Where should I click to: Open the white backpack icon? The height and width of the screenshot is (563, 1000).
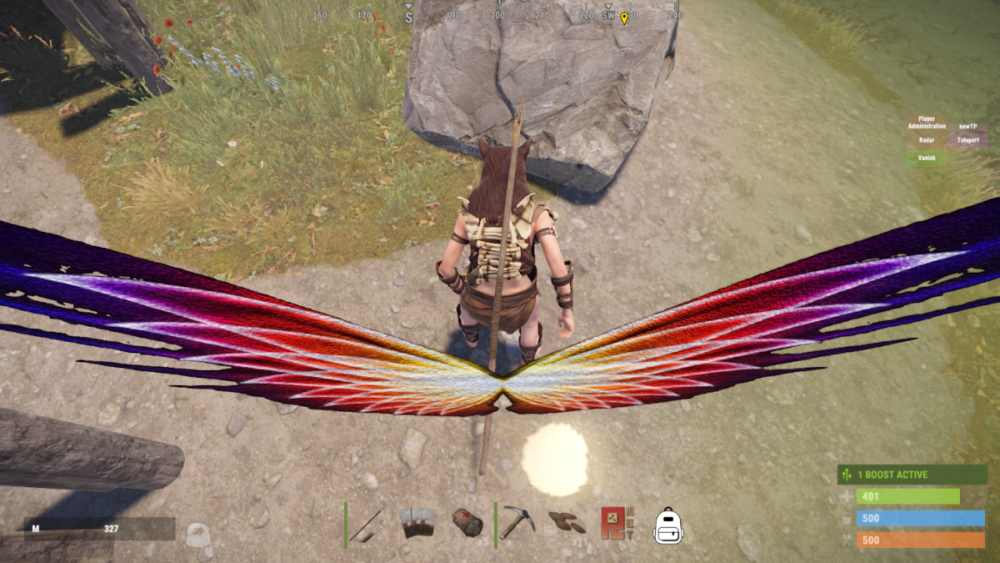point(667,525)
